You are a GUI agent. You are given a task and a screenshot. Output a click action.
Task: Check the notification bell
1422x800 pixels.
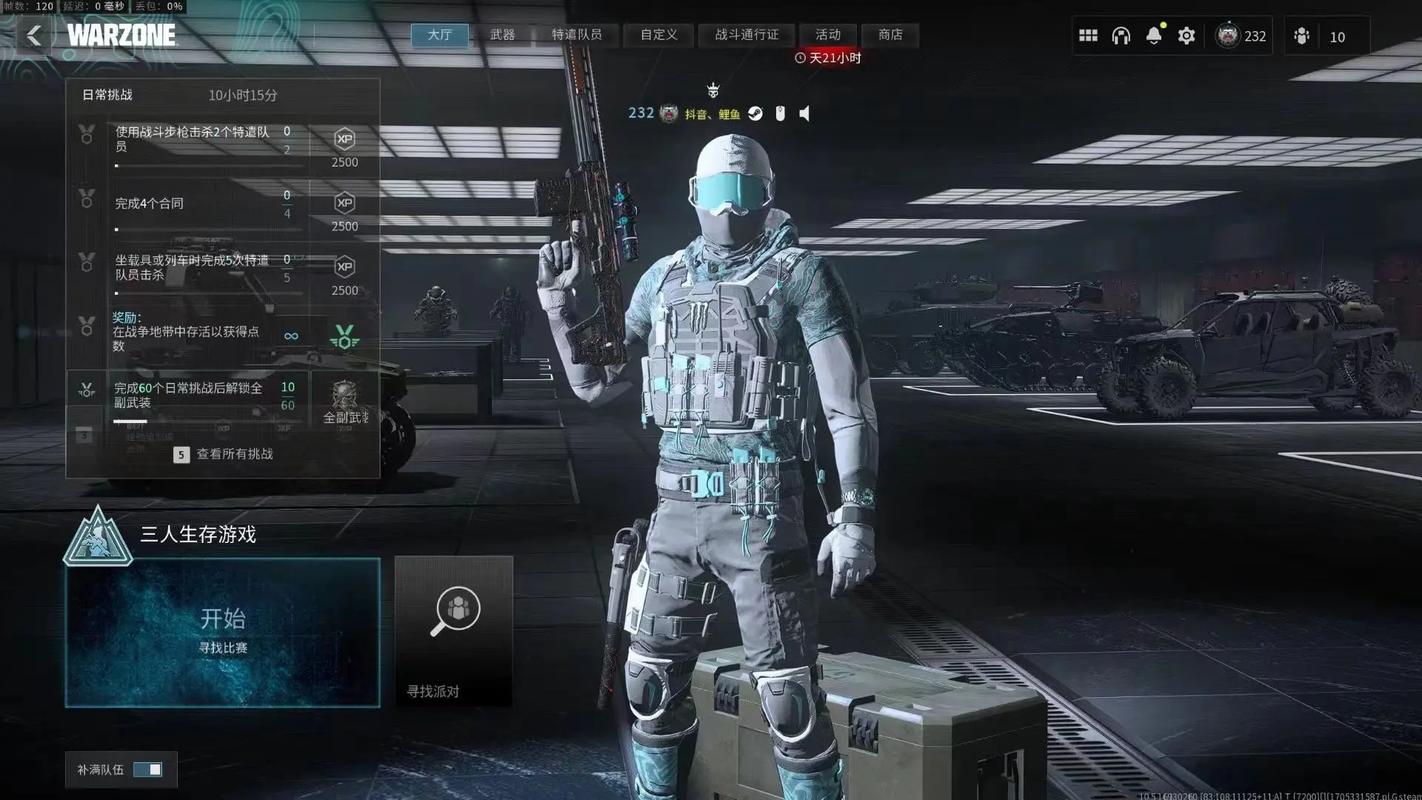(1154, 36)
